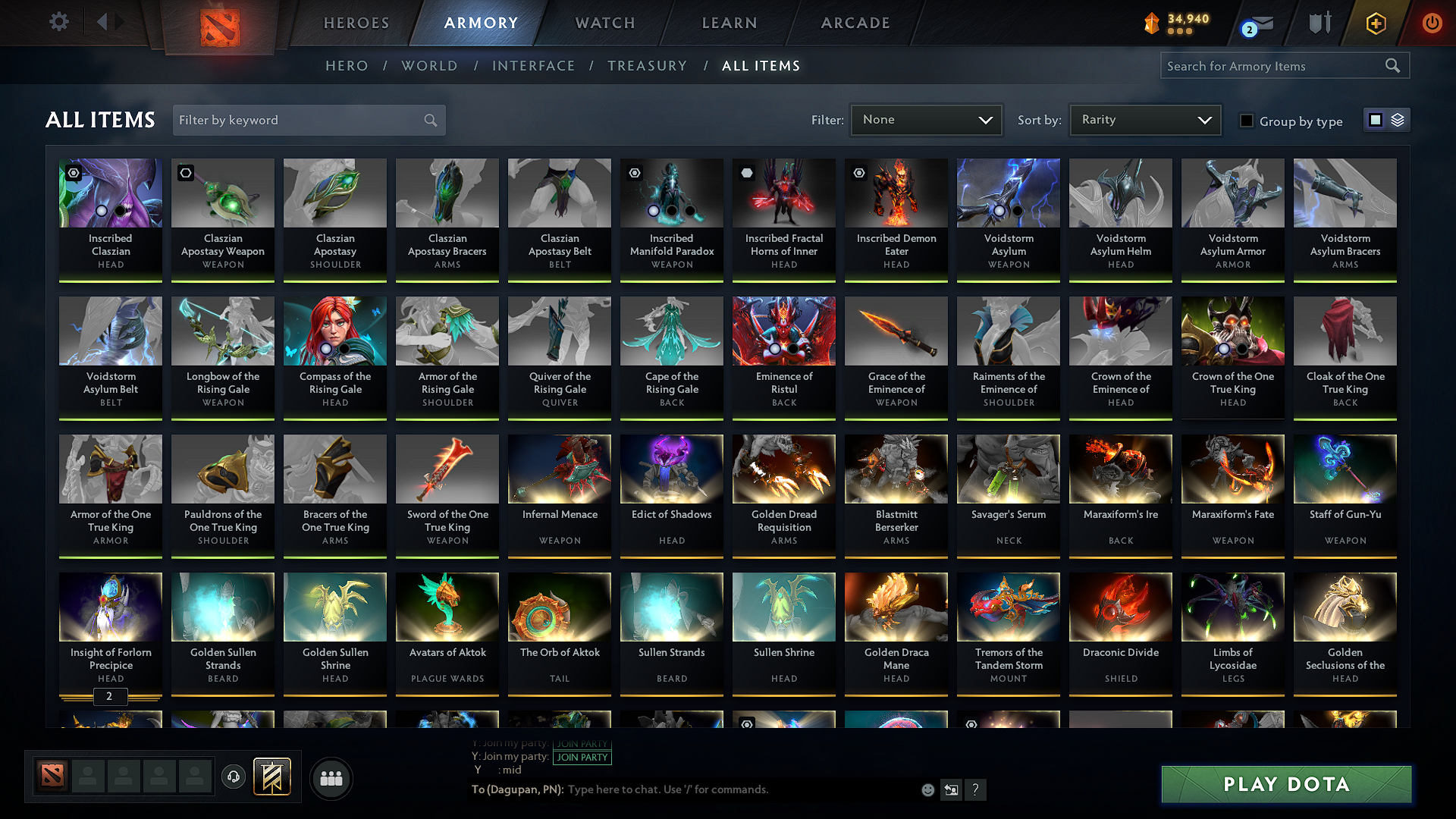Switch to the WATCH tab

603,23
